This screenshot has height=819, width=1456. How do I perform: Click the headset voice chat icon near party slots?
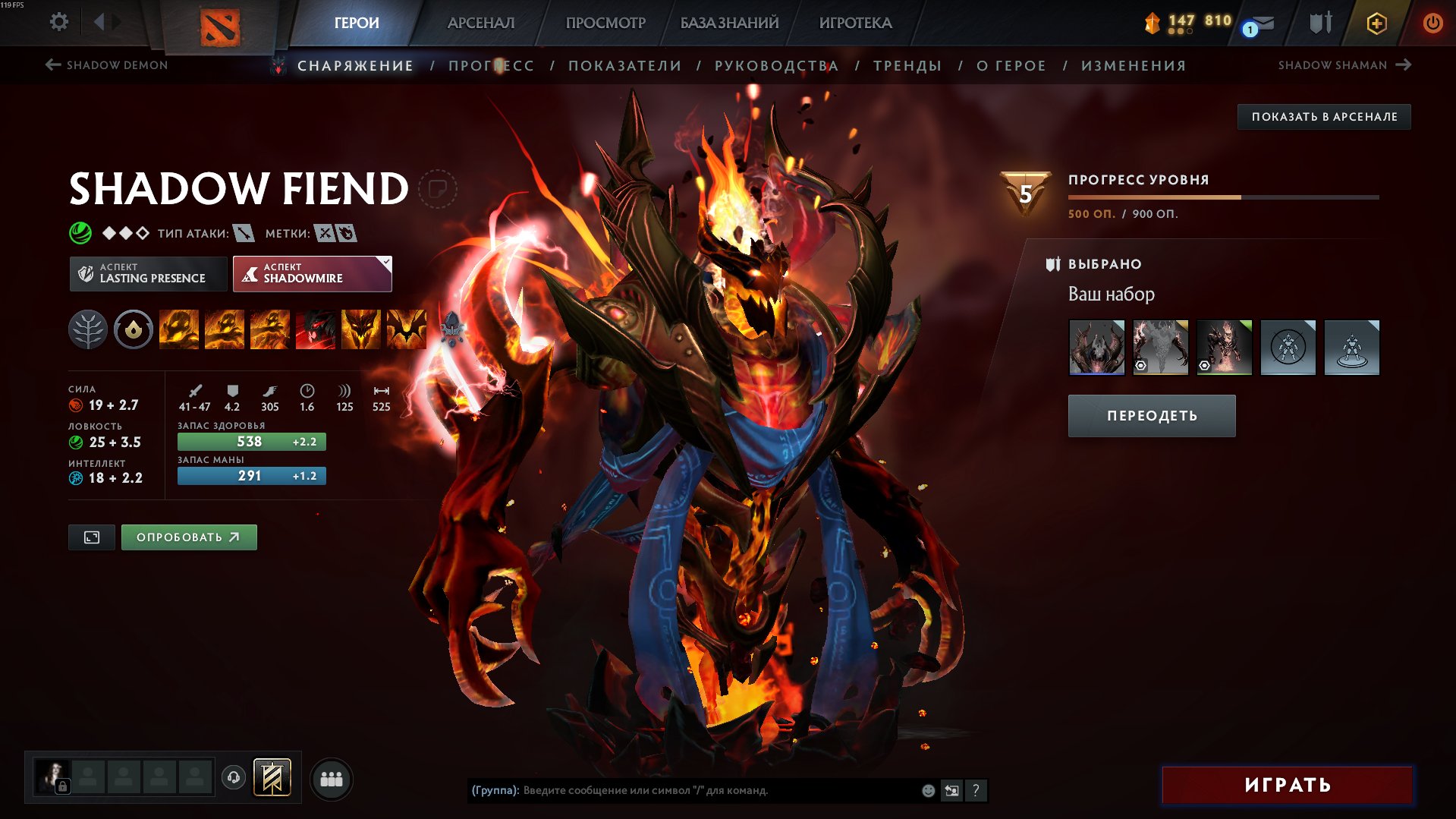234,778
